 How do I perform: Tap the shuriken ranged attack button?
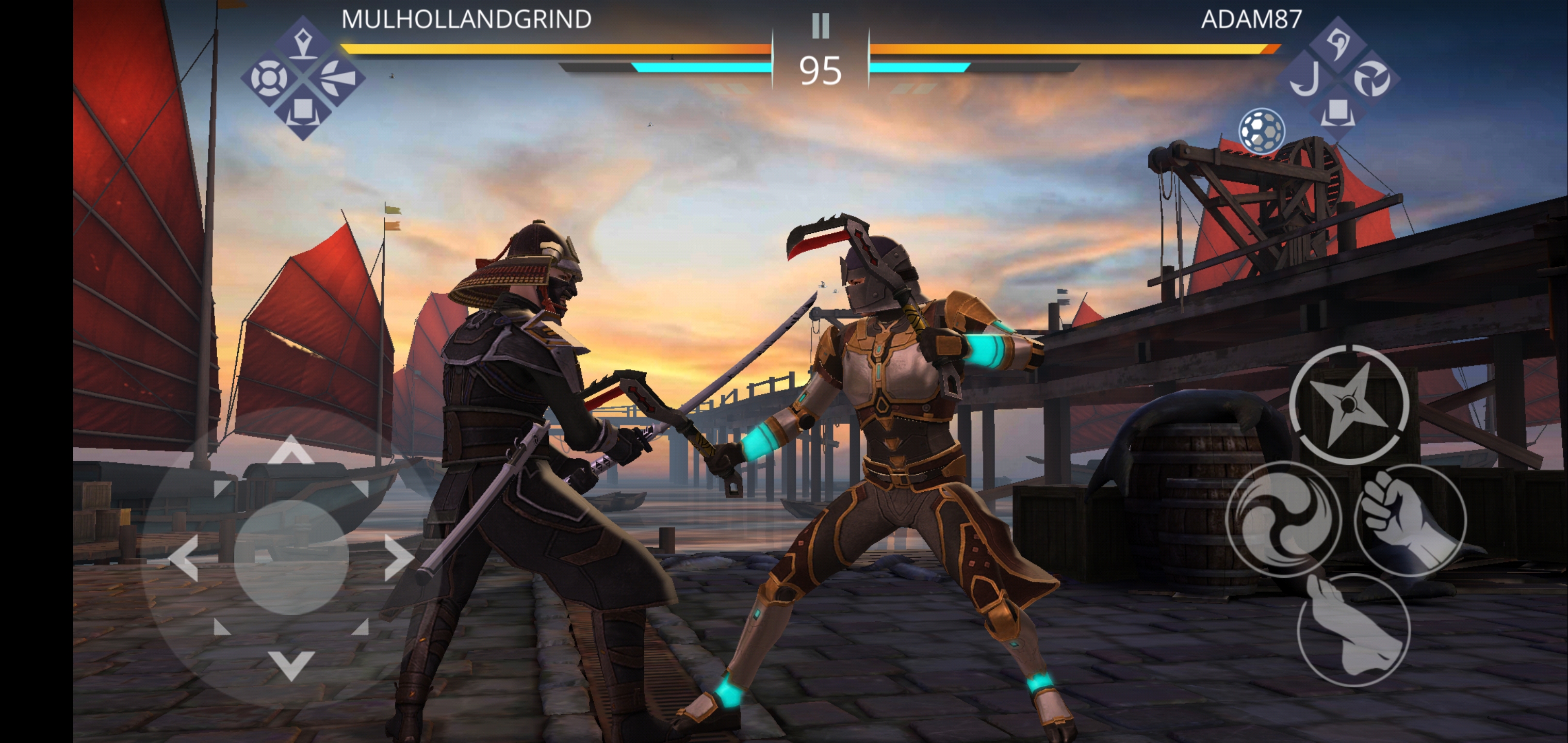click(1349, 404)
